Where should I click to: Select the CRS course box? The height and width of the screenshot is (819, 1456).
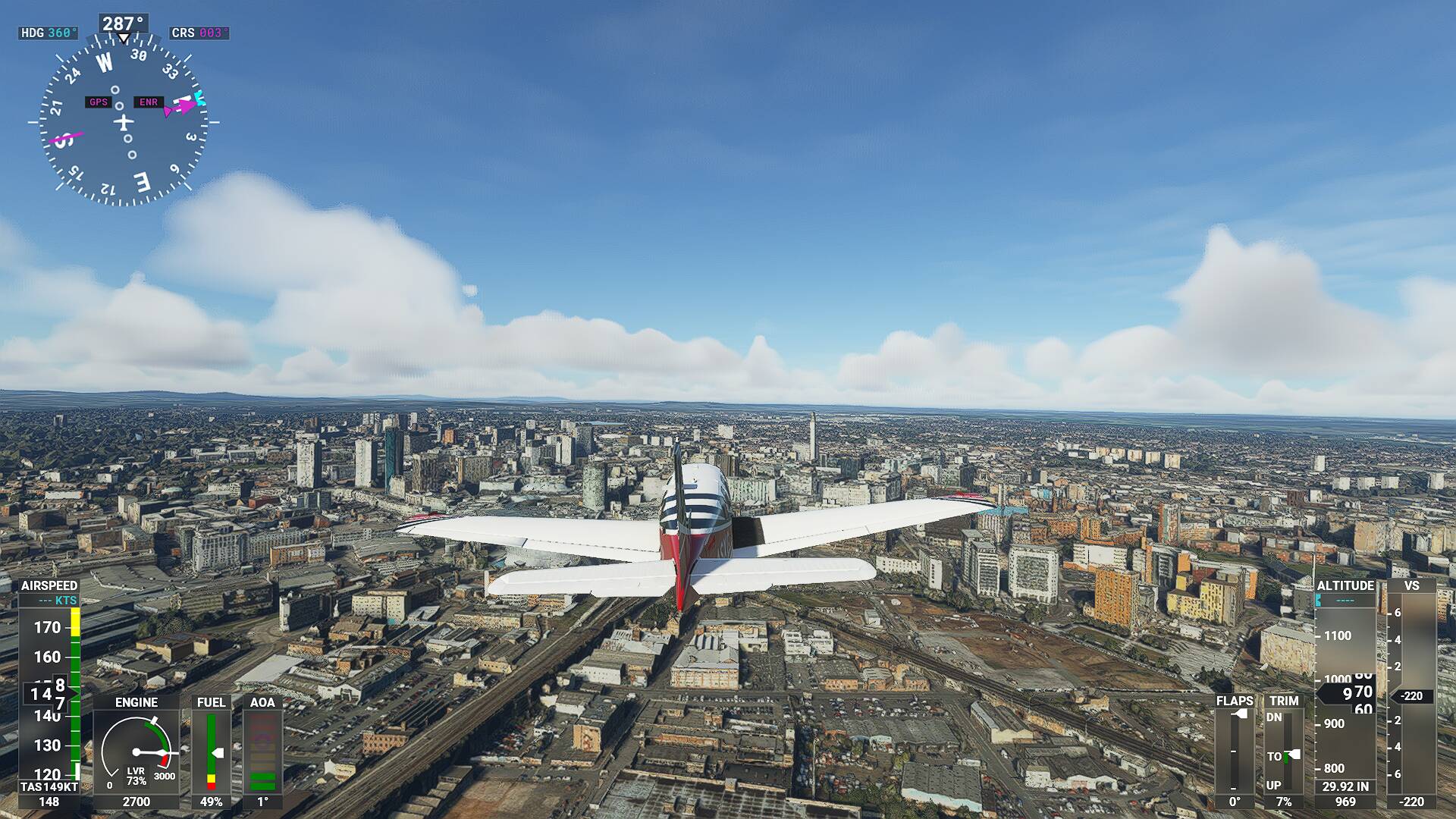199,33
